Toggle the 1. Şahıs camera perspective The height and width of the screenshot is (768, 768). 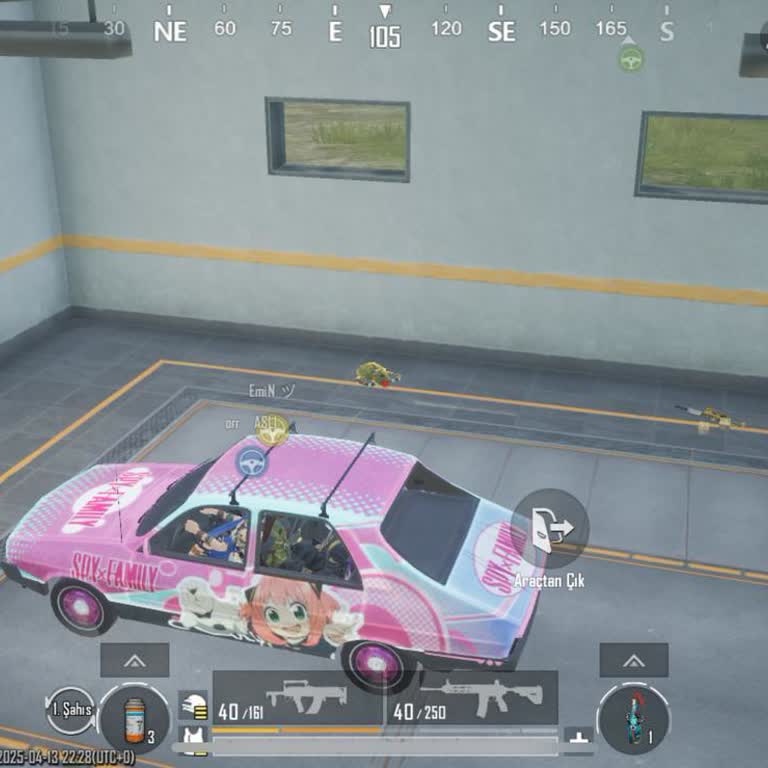(x=69, y=709)
